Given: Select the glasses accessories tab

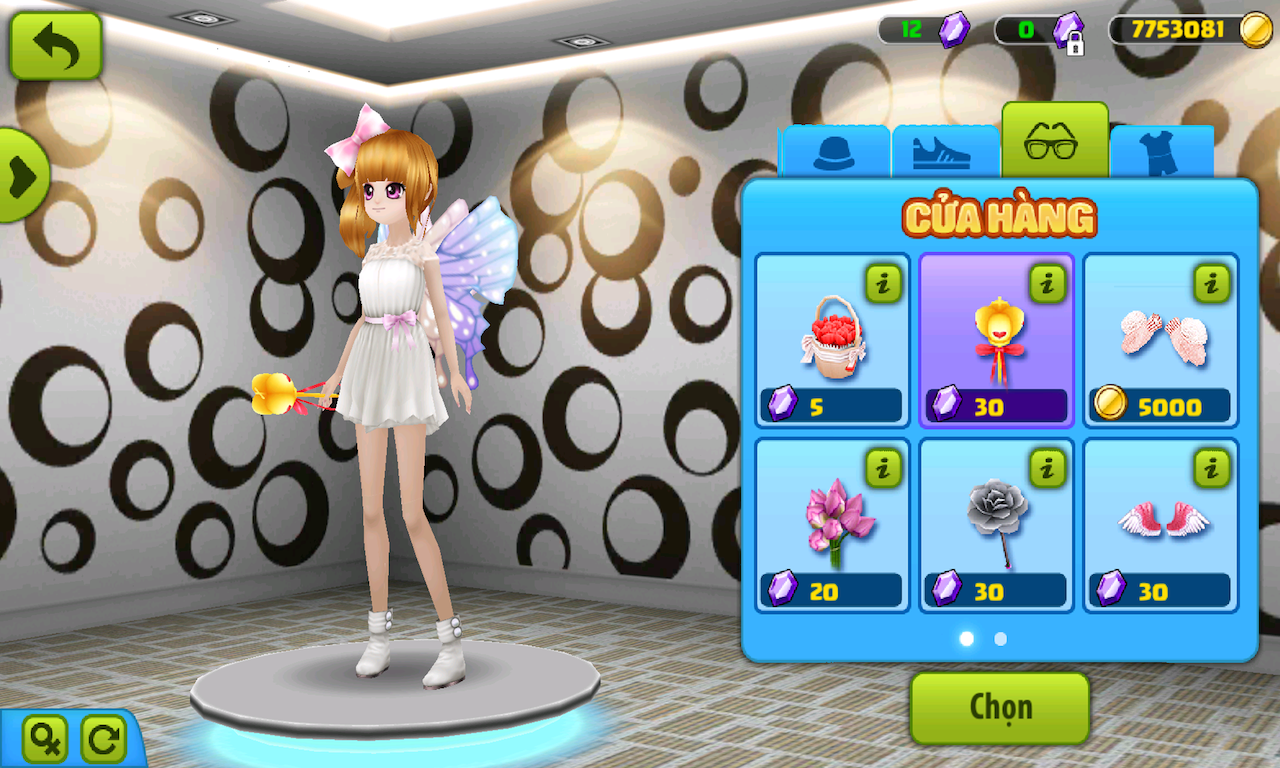Looking at the screenshot, I should tap(1053, 143).
